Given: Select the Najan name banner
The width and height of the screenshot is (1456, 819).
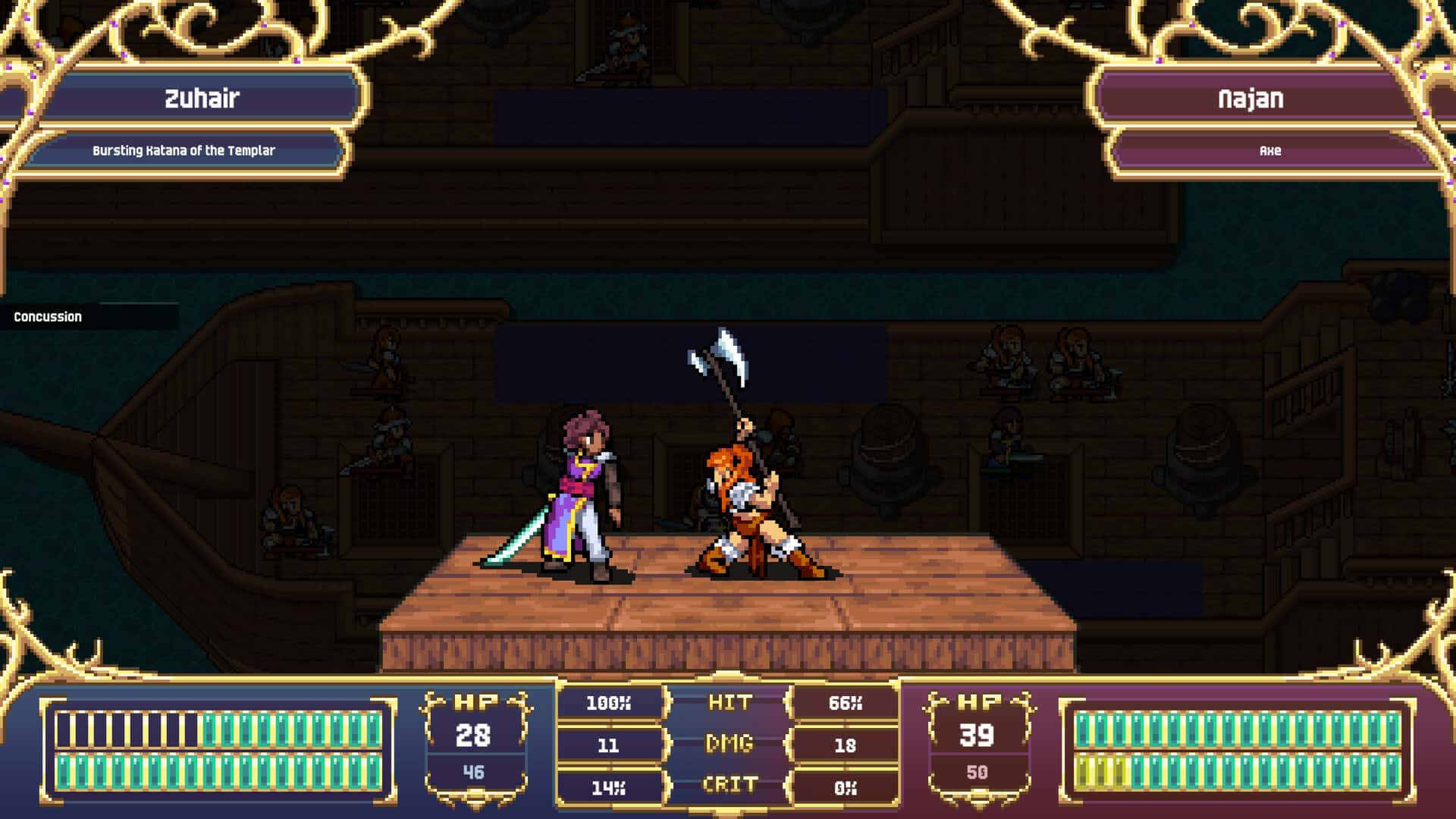Looking at the screenshot, I should [1251, 97].
